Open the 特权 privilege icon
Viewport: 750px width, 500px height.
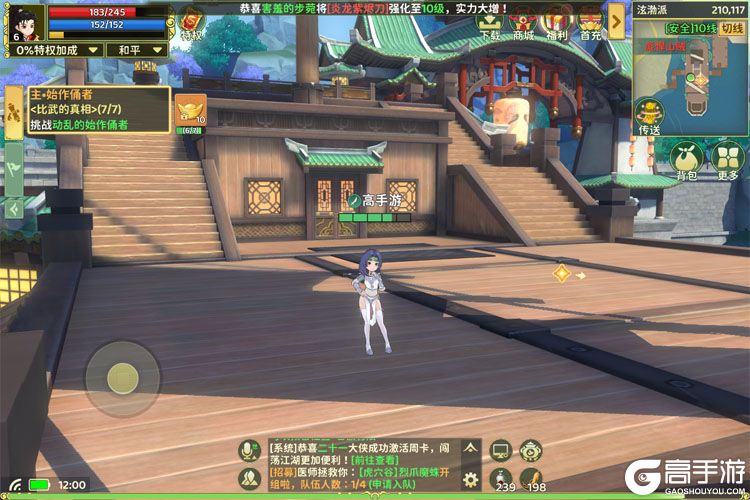[x=190, y=22]
